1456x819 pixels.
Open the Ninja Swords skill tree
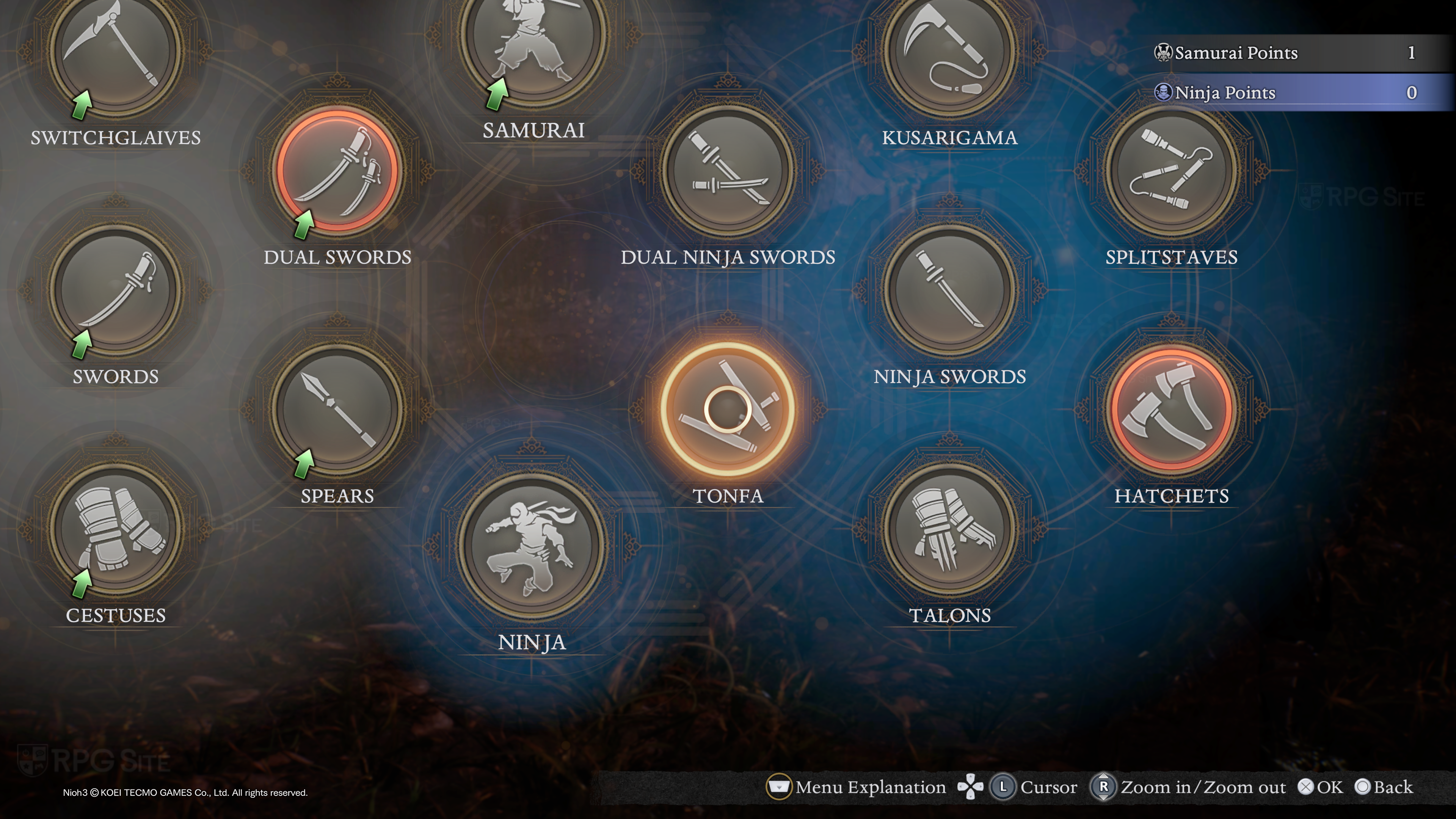click(x=950, y=290)
